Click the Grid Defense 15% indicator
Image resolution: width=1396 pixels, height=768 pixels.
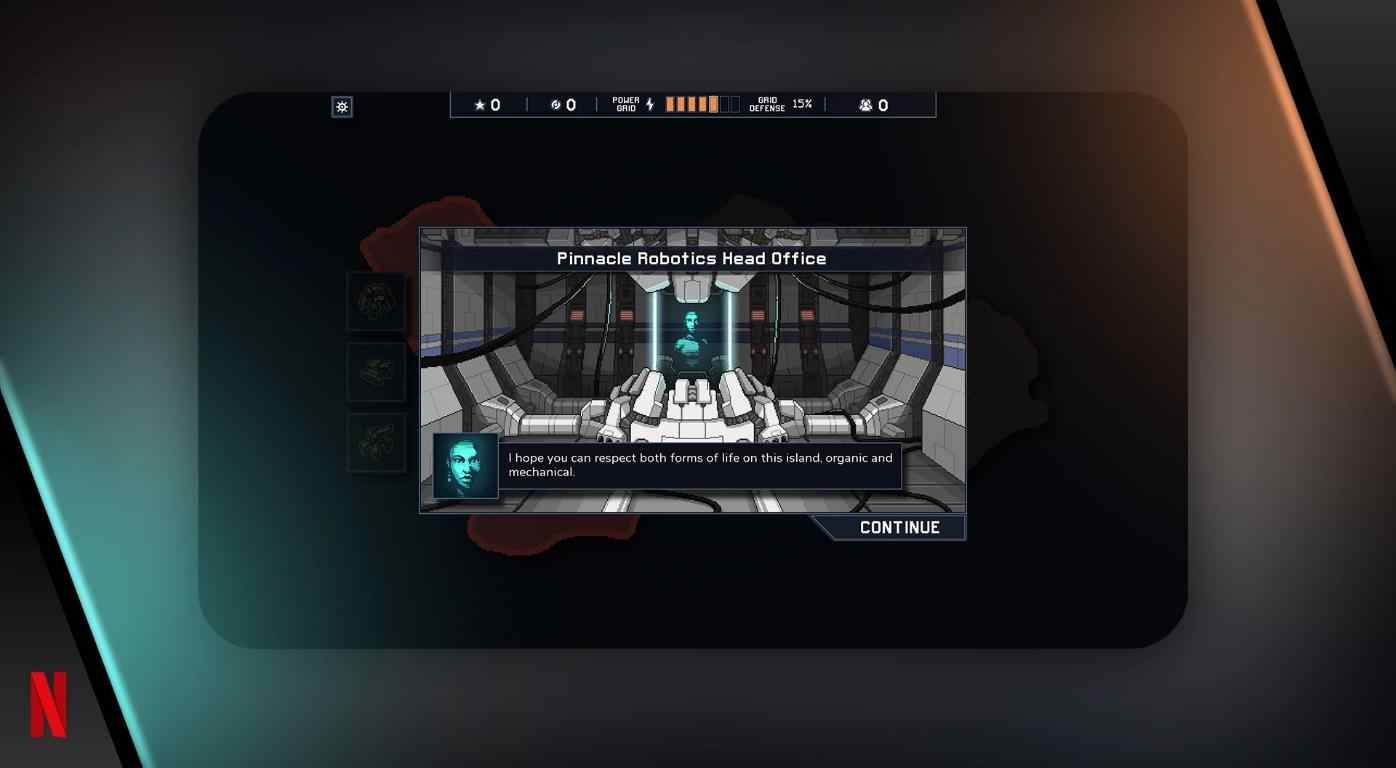point(781,104)
